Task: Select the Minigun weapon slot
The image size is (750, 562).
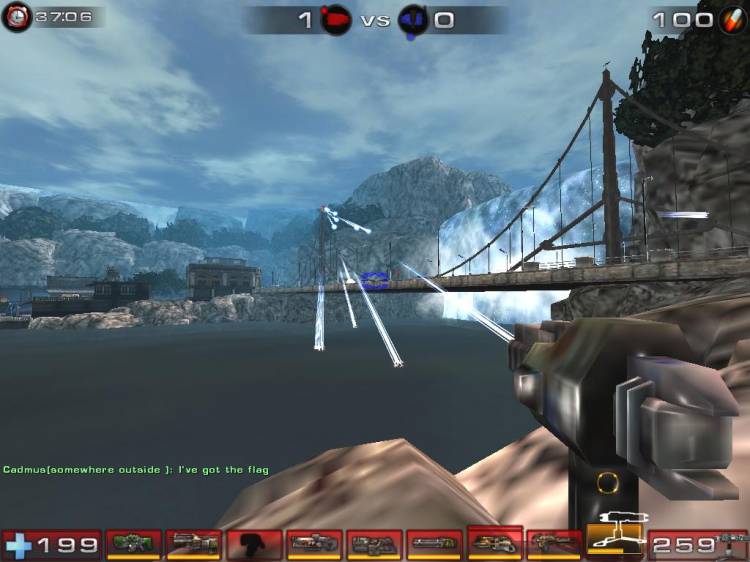Action: tap(433, 544)
